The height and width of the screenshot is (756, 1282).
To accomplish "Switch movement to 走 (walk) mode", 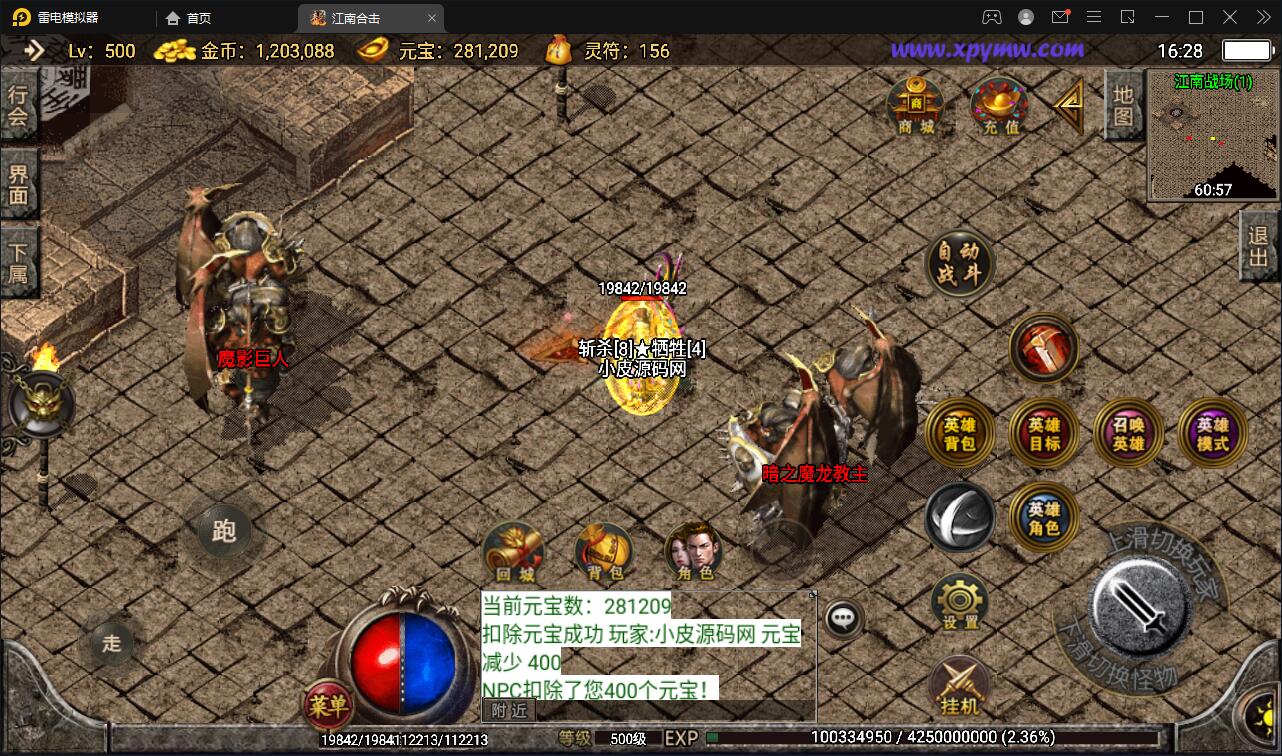I will pyautogui.click(x=110, y=644).
